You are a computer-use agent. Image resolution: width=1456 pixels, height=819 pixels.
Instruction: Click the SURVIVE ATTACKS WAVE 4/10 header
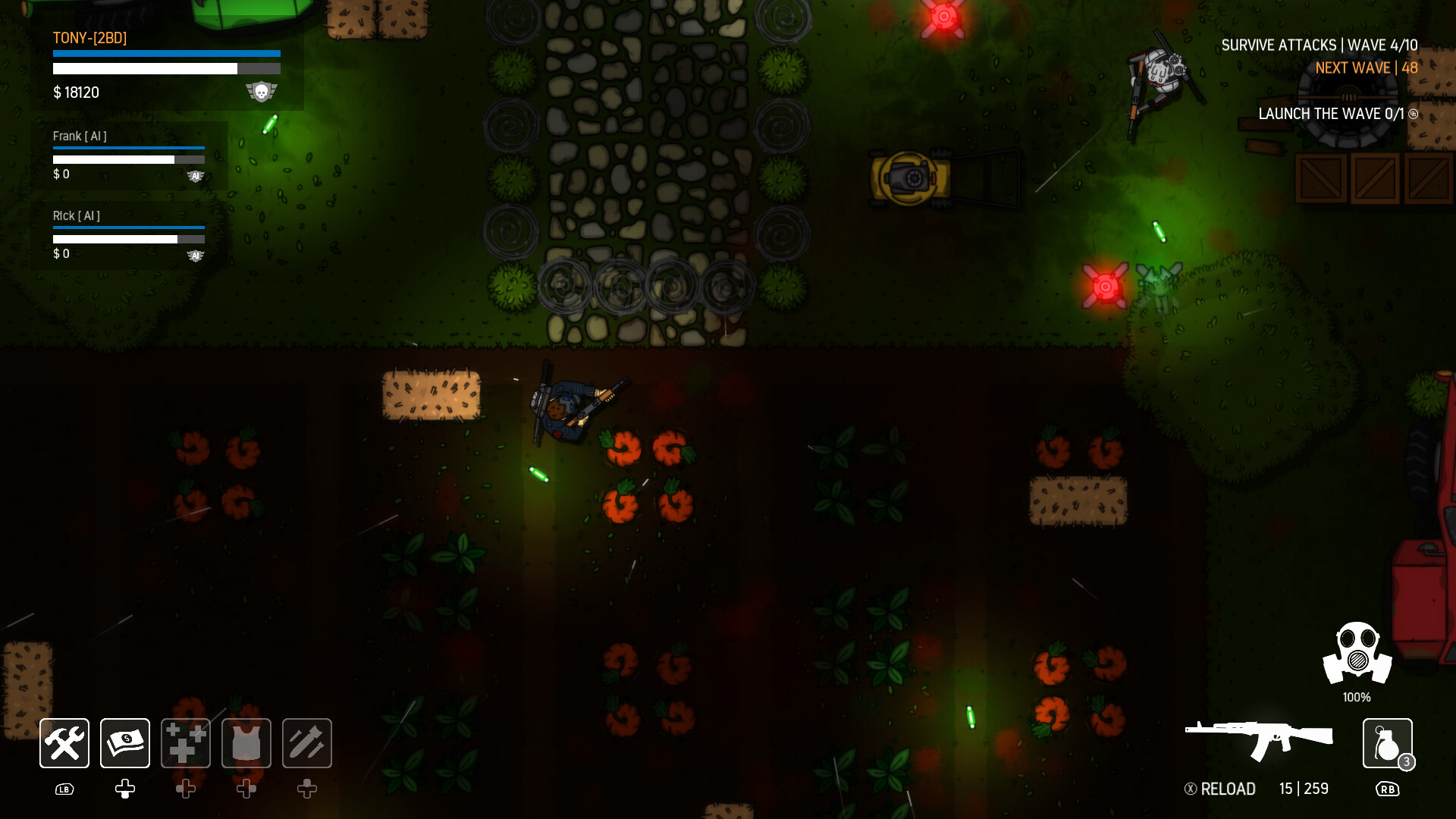(1319, 45)
